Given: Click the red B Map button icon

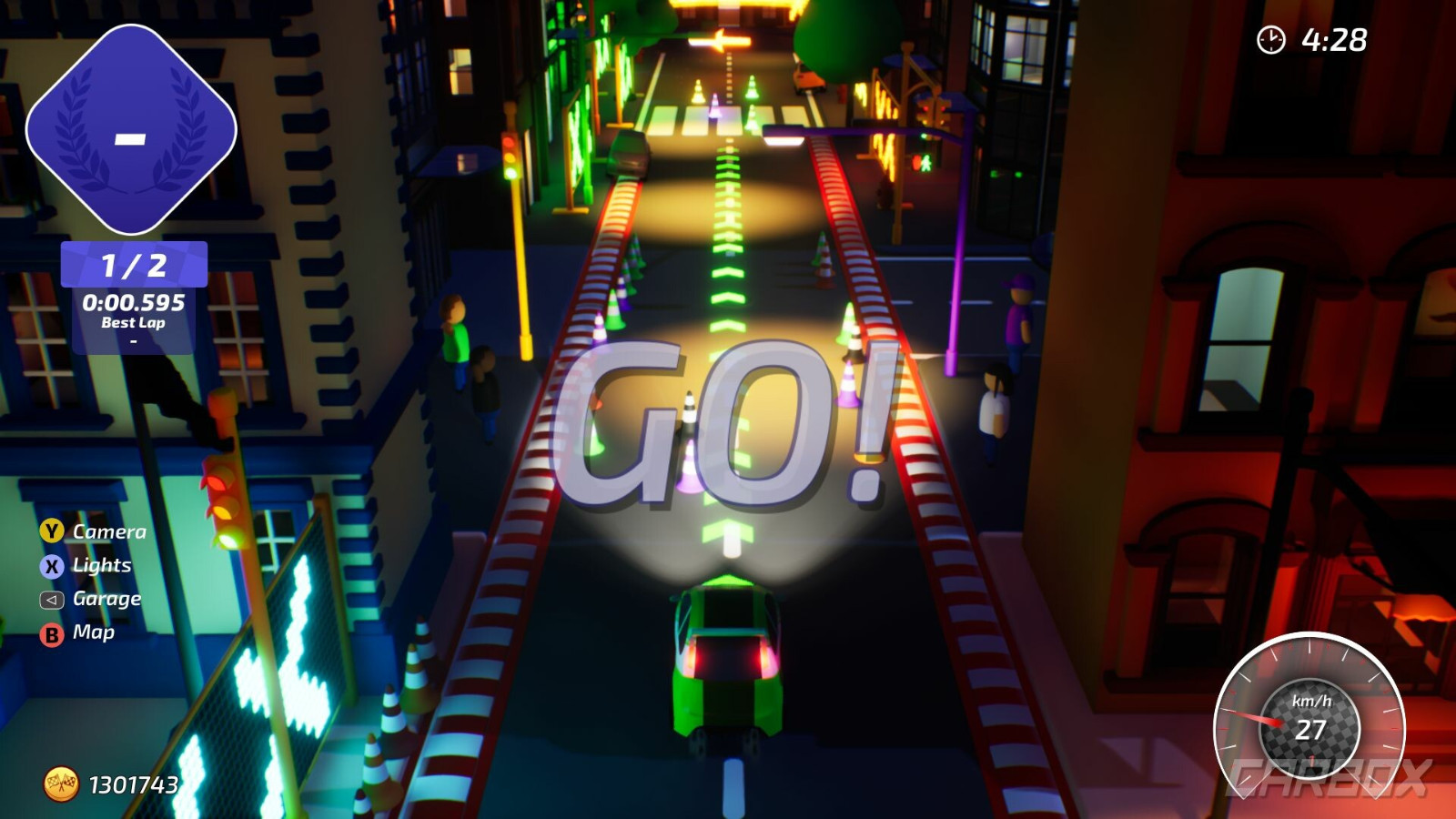Looking at the screenshot, I should click(x=52, y=632).
